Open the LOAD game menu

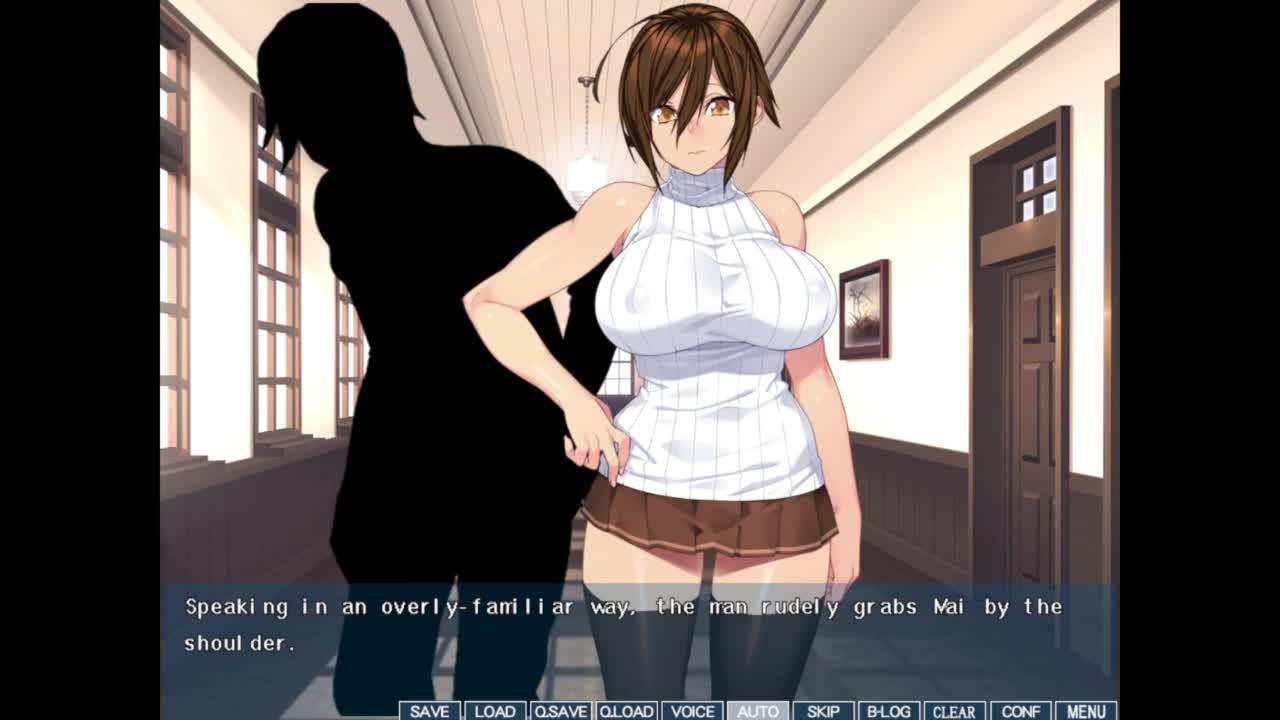click(495, 711)
